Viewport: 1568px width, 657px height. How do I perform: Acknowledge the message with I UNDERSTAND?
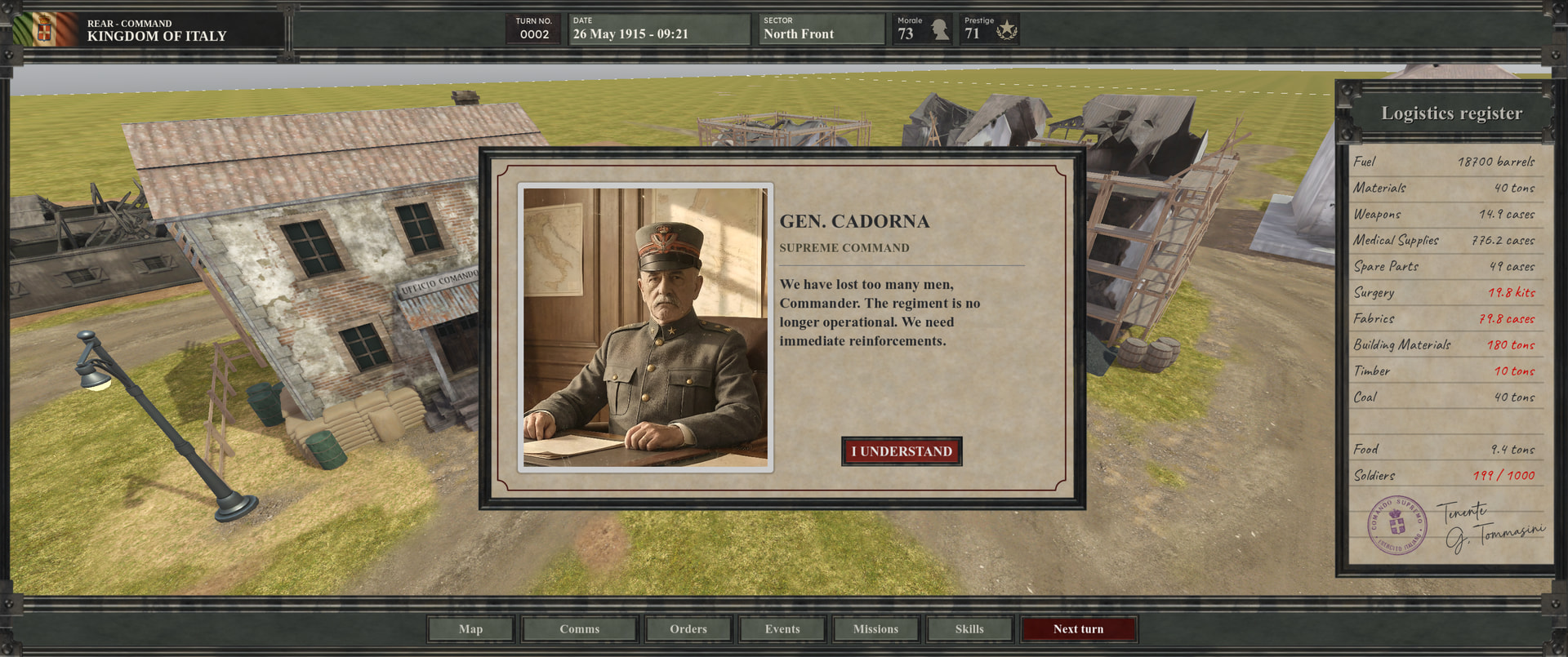pos(902,451)
